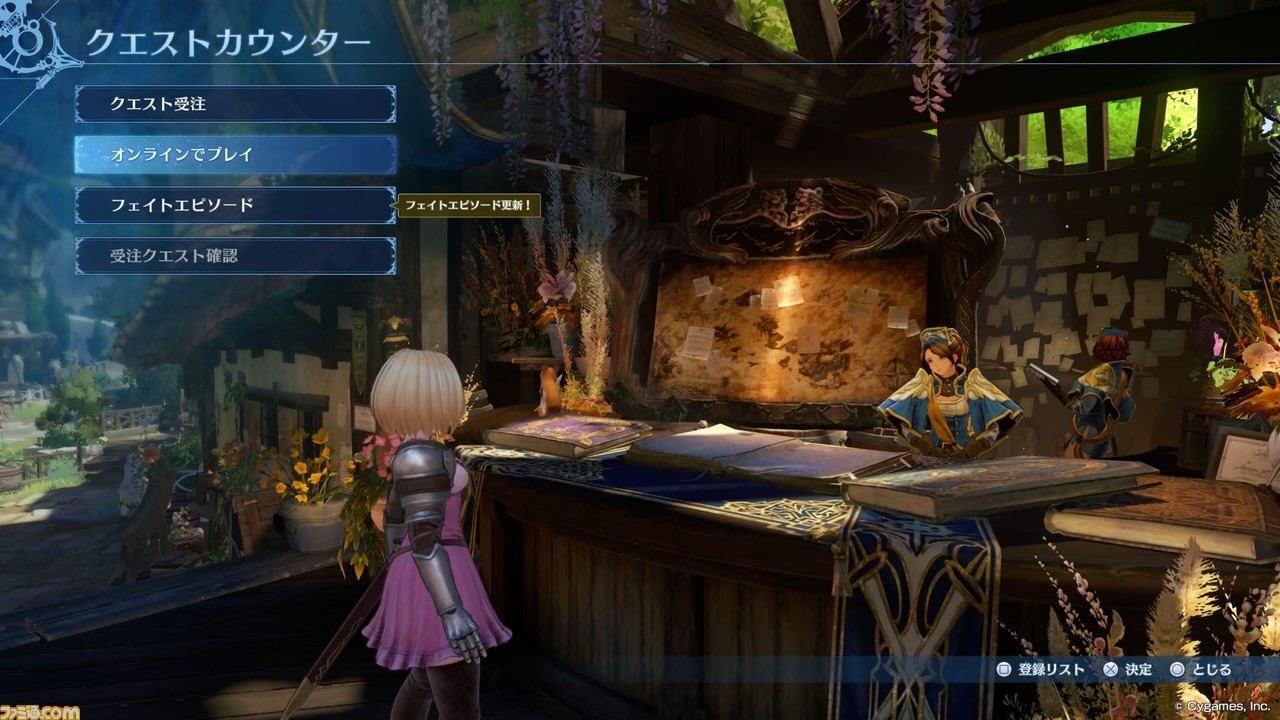
Task: Open フェイトエピソード menu entry
Action: coord(235,205)
